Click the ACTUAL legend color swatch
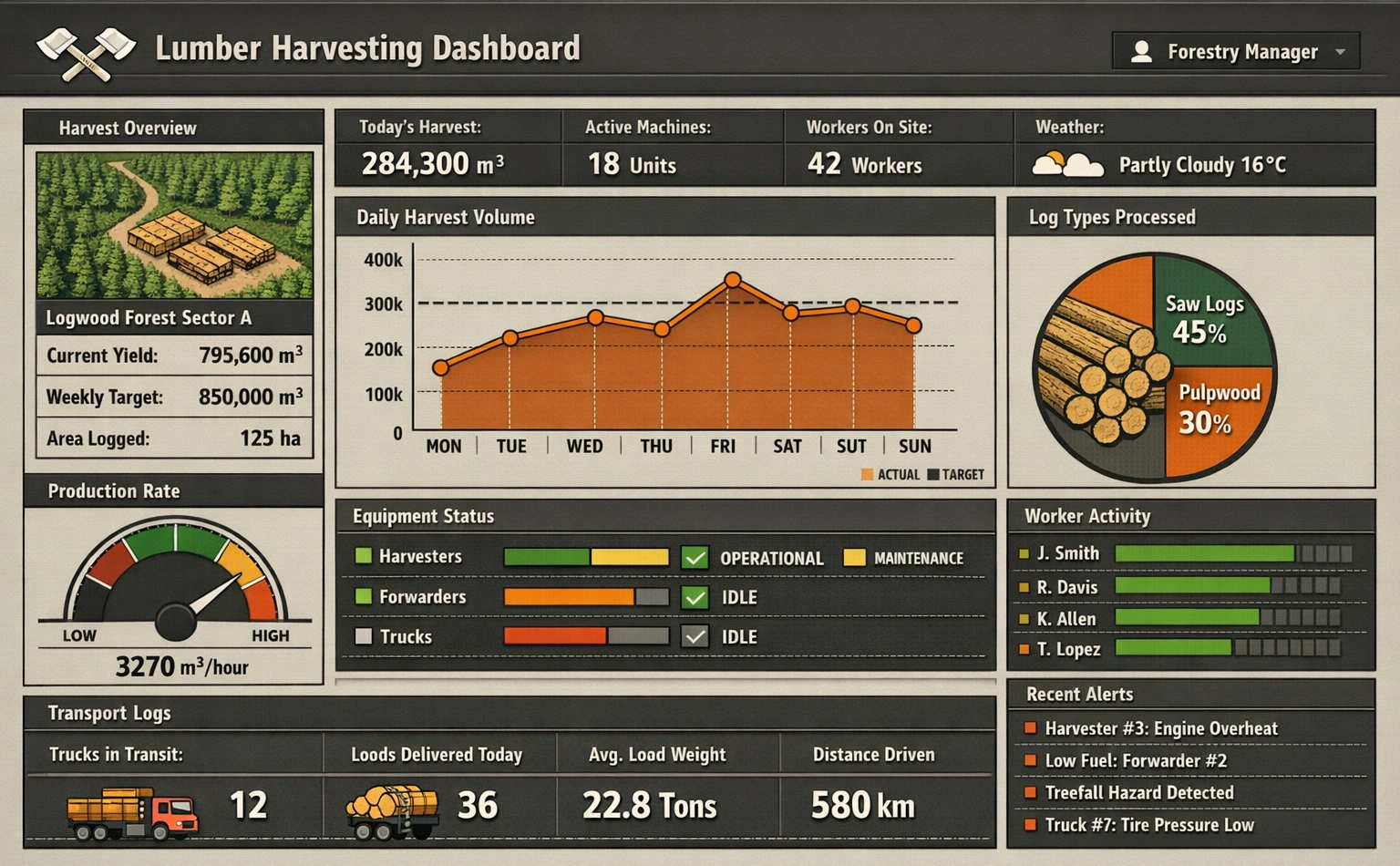Screen dimensions: 1400x866 866,475
